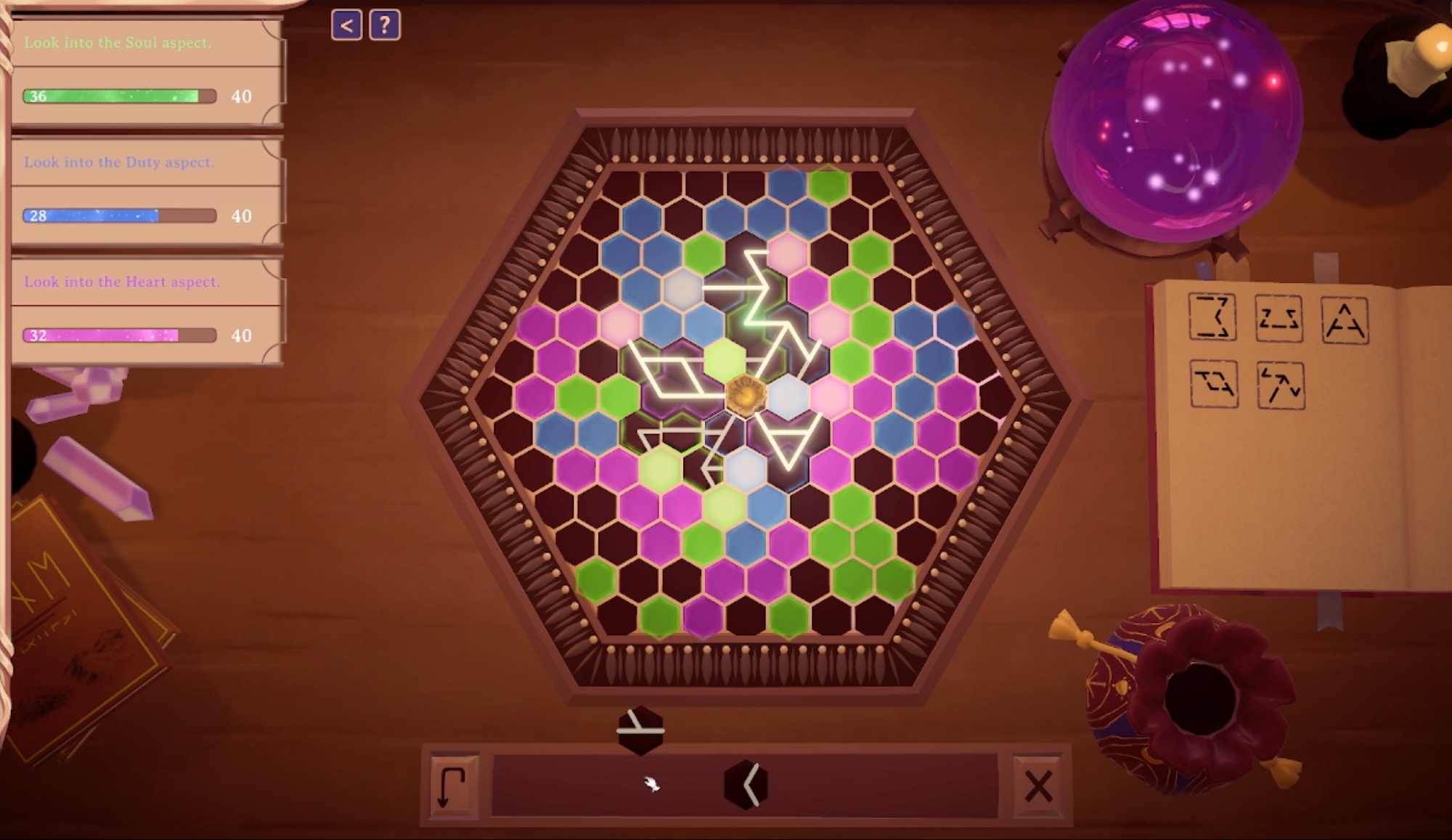This screenshot has width=1452, height=840.
Task: Select the golden center tile on the board
Action: (746, 396)
